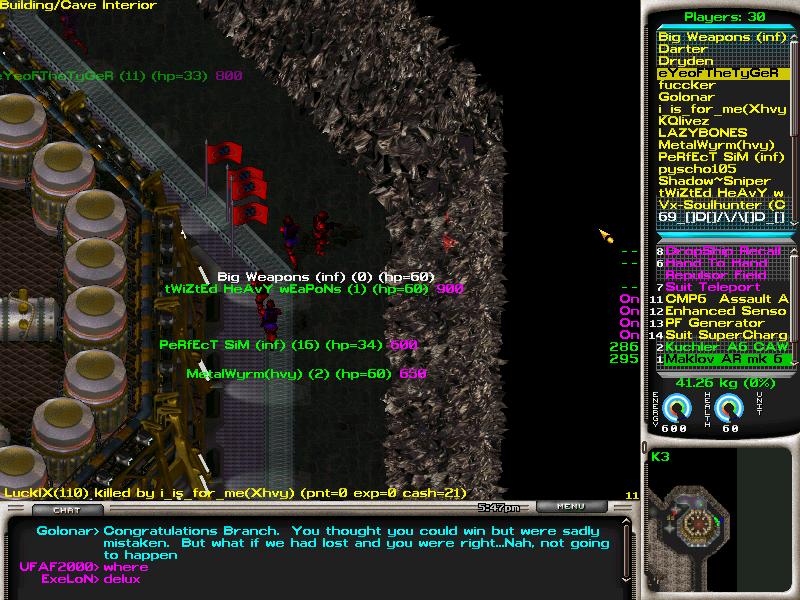Select Vx-Soulhunter in the player list

pos(721,205)
